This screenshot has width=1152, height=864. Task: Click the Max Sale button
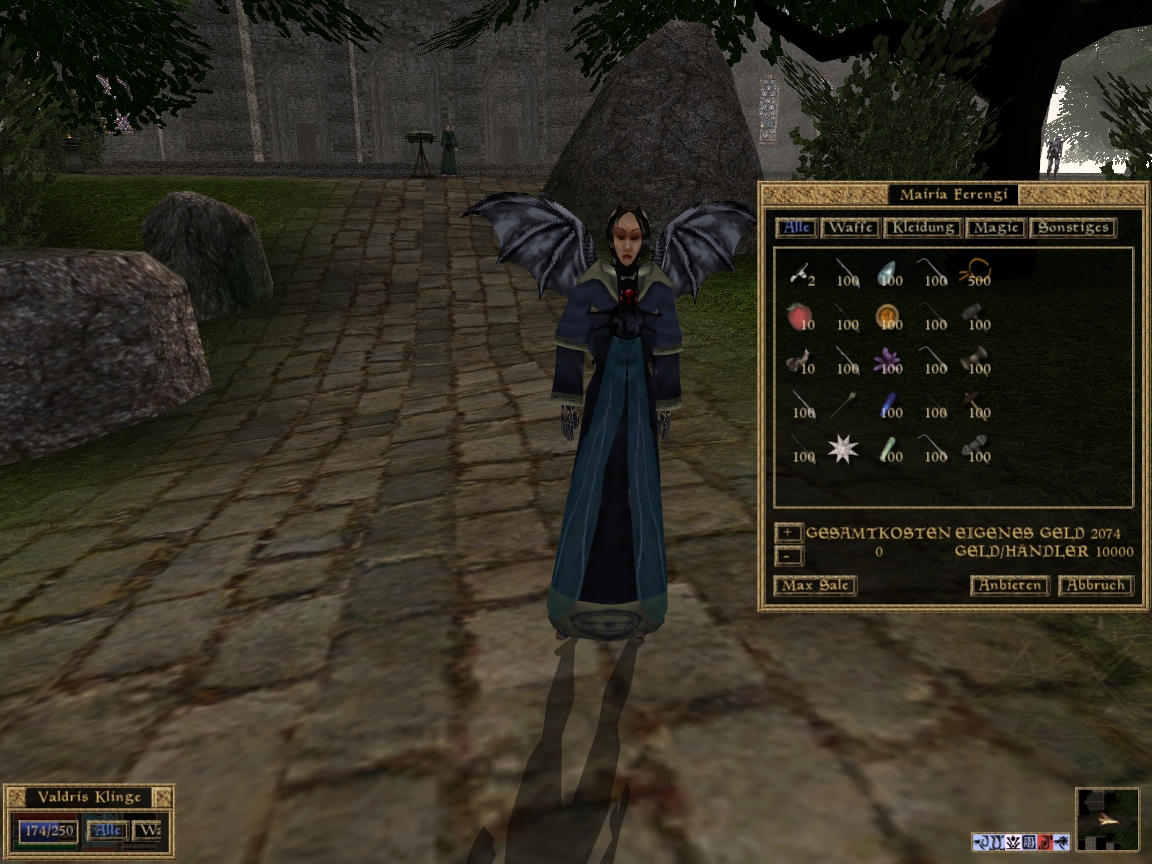click(x=815, y=586)
